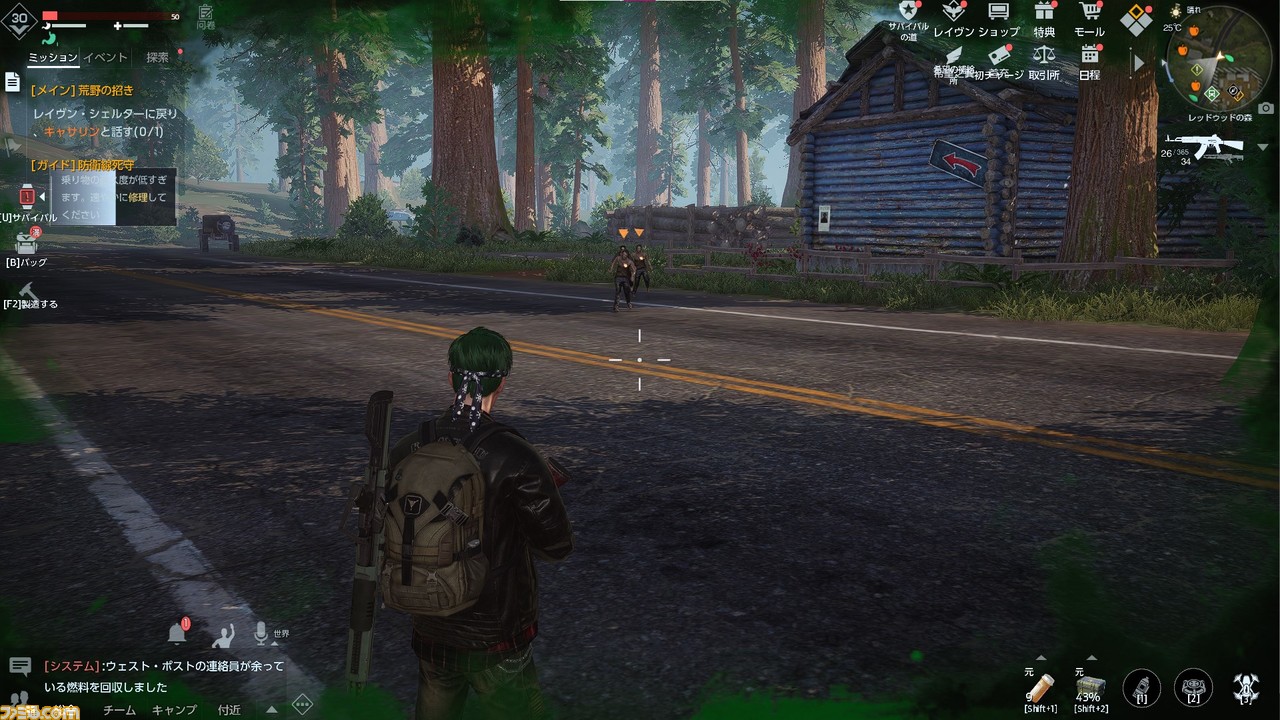This screenshot has height=720, width=1280.
Task: Expand the collapsed side panel arrow below 日程
Action: tap(1137, 62)
